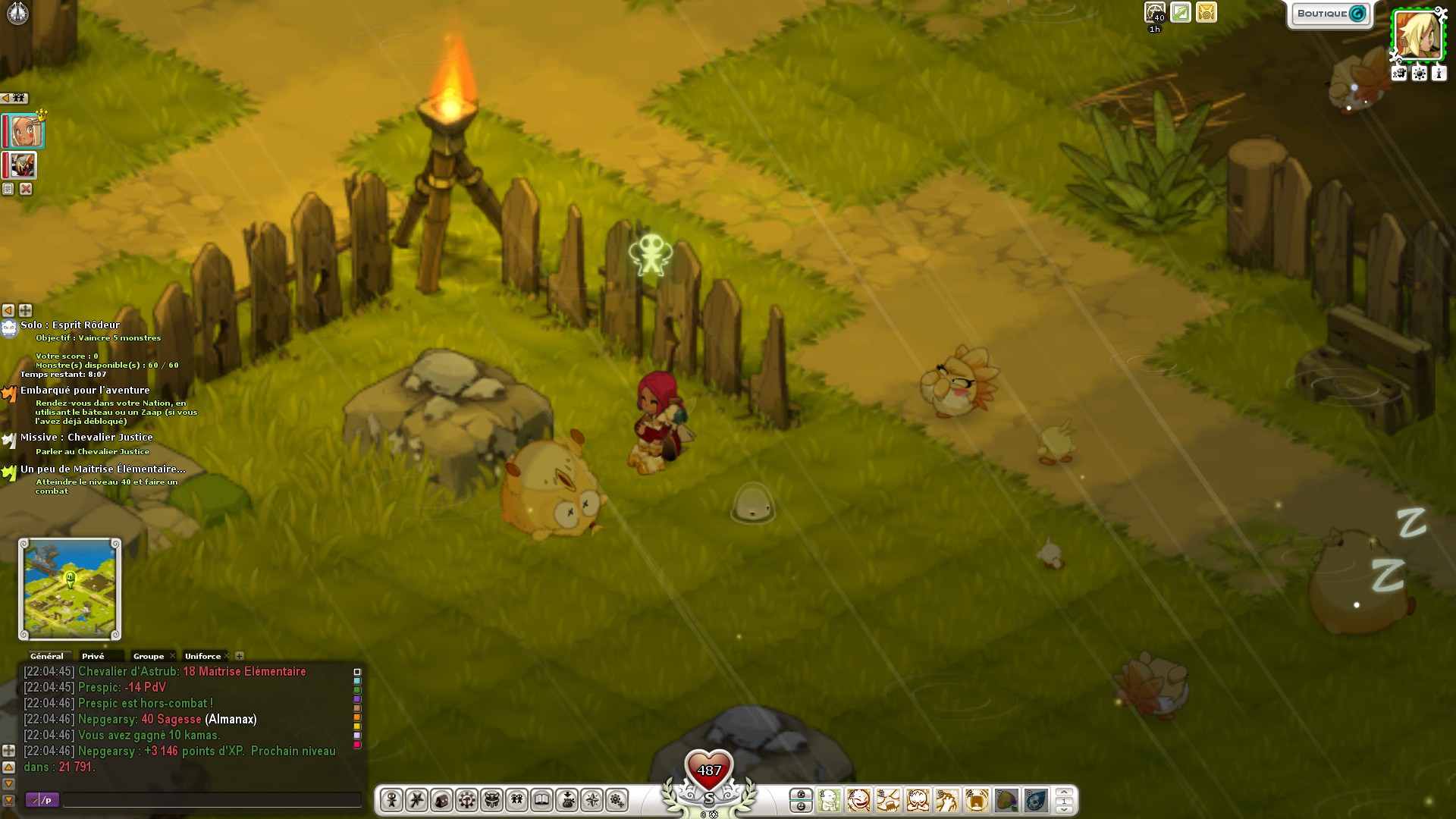The image size is (1456, 819).
Task: Add a new chat tab with the plus button
Action: click(240, 656)
